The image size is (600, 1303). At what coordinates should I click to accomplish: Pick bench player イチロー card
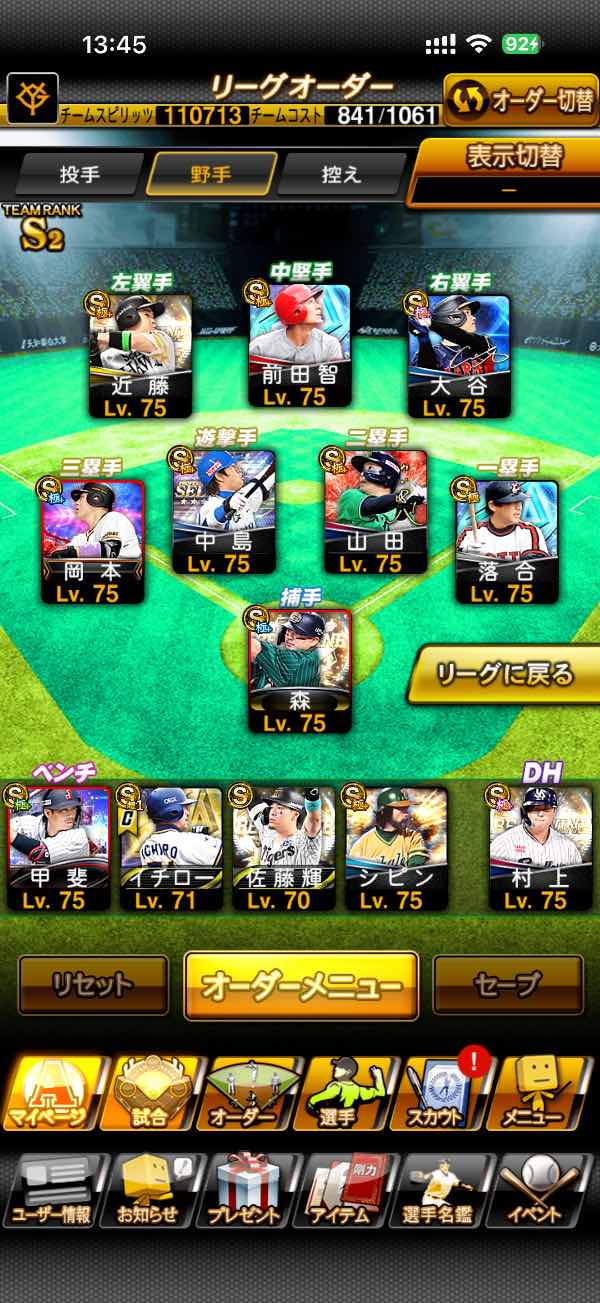point(171,847)
